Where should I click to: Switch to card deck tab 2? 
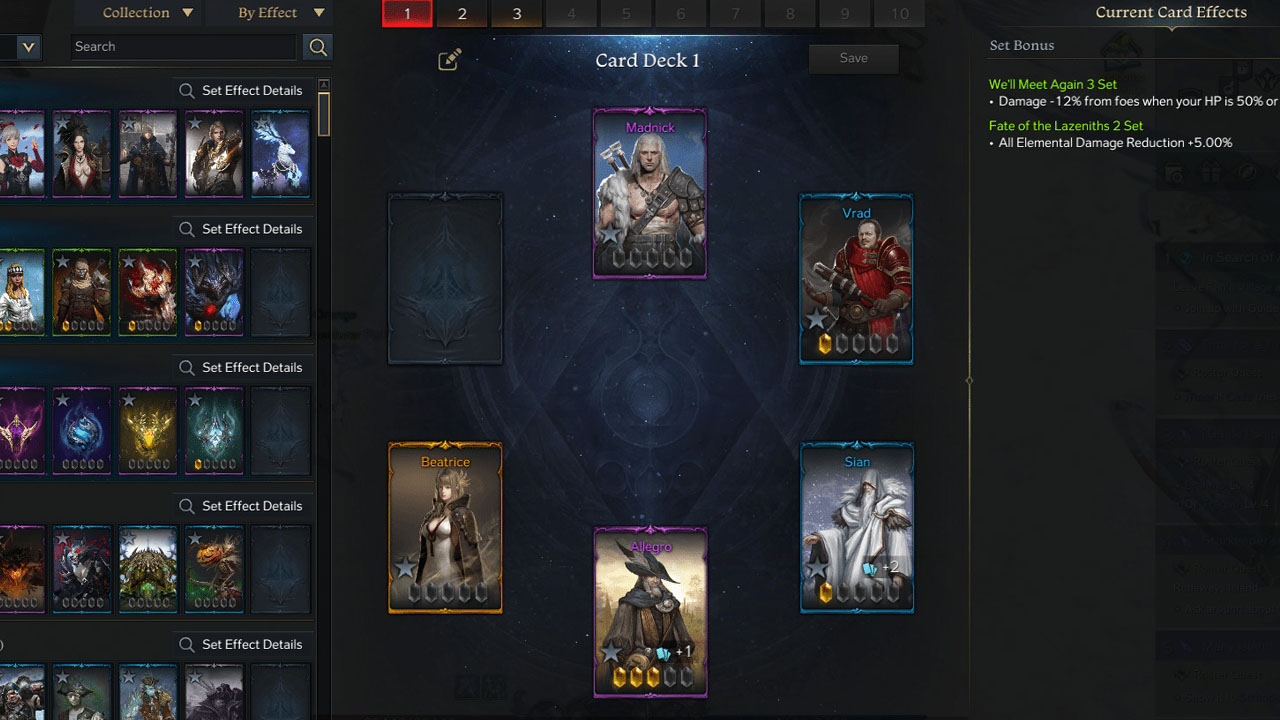(x=462, y=14)
